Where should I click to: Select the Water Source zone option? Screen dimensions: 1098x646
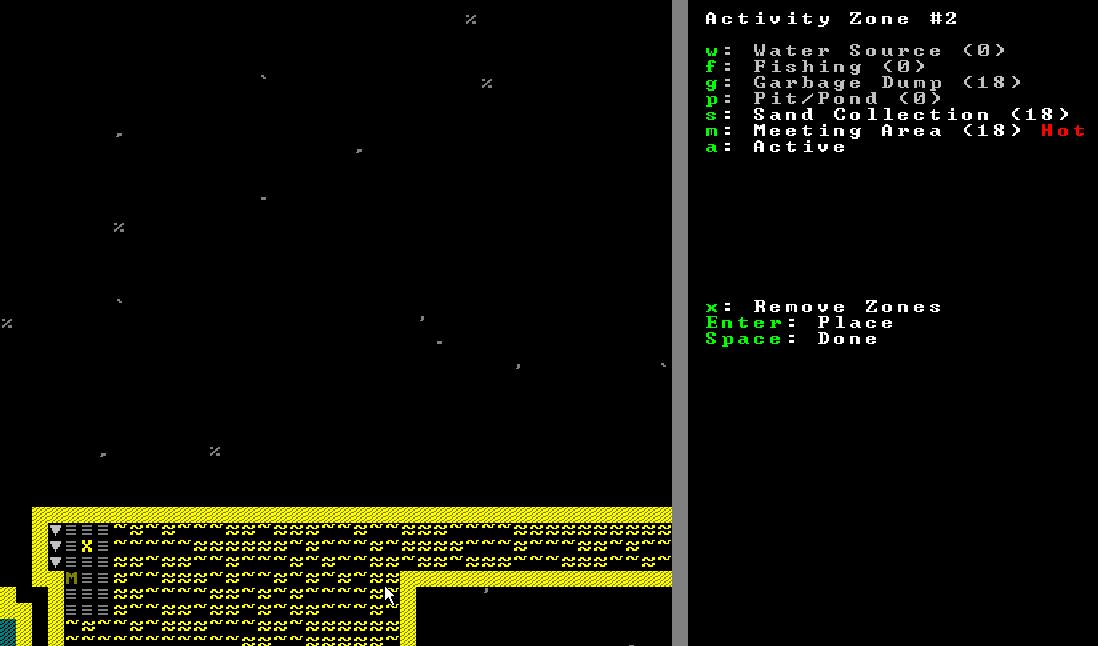coord(855,51)
